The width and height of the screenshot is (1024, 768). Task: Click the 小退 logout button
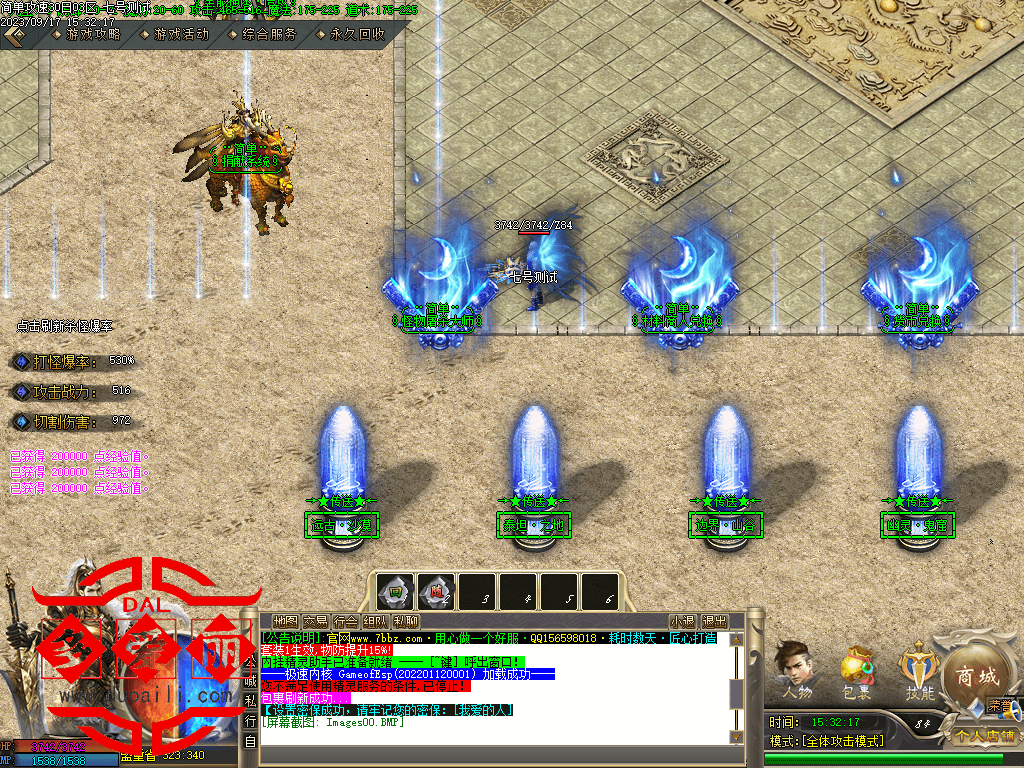coord(683,621)
